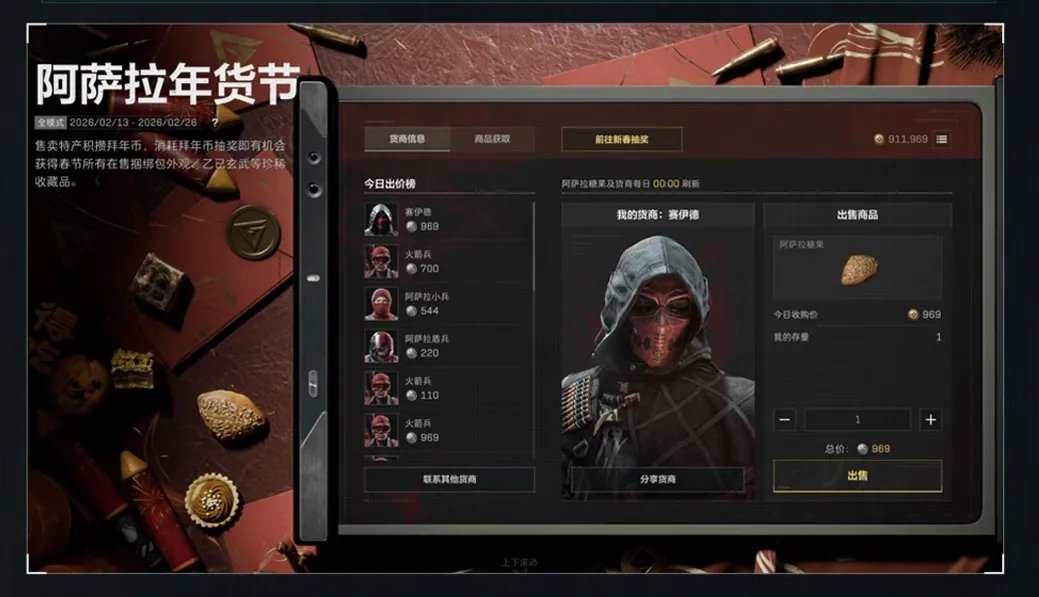Open the question mark event help
Screen dimensions: 1039x597
pos(214,122)
